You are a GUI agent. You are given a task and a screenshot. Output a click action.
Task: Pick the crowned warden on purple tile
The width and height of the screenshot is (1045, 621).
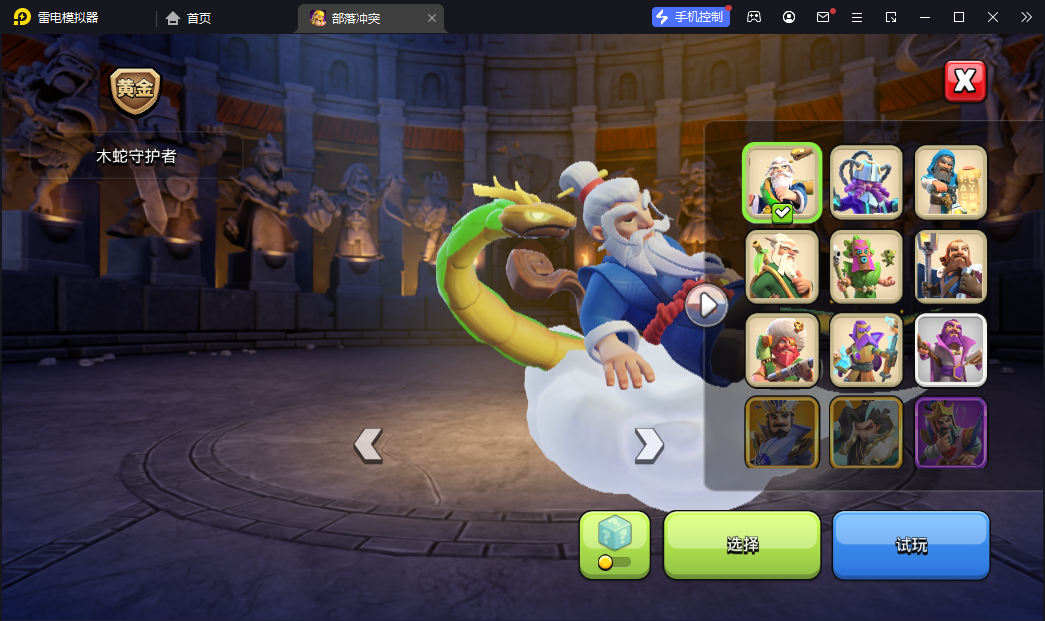951,432
